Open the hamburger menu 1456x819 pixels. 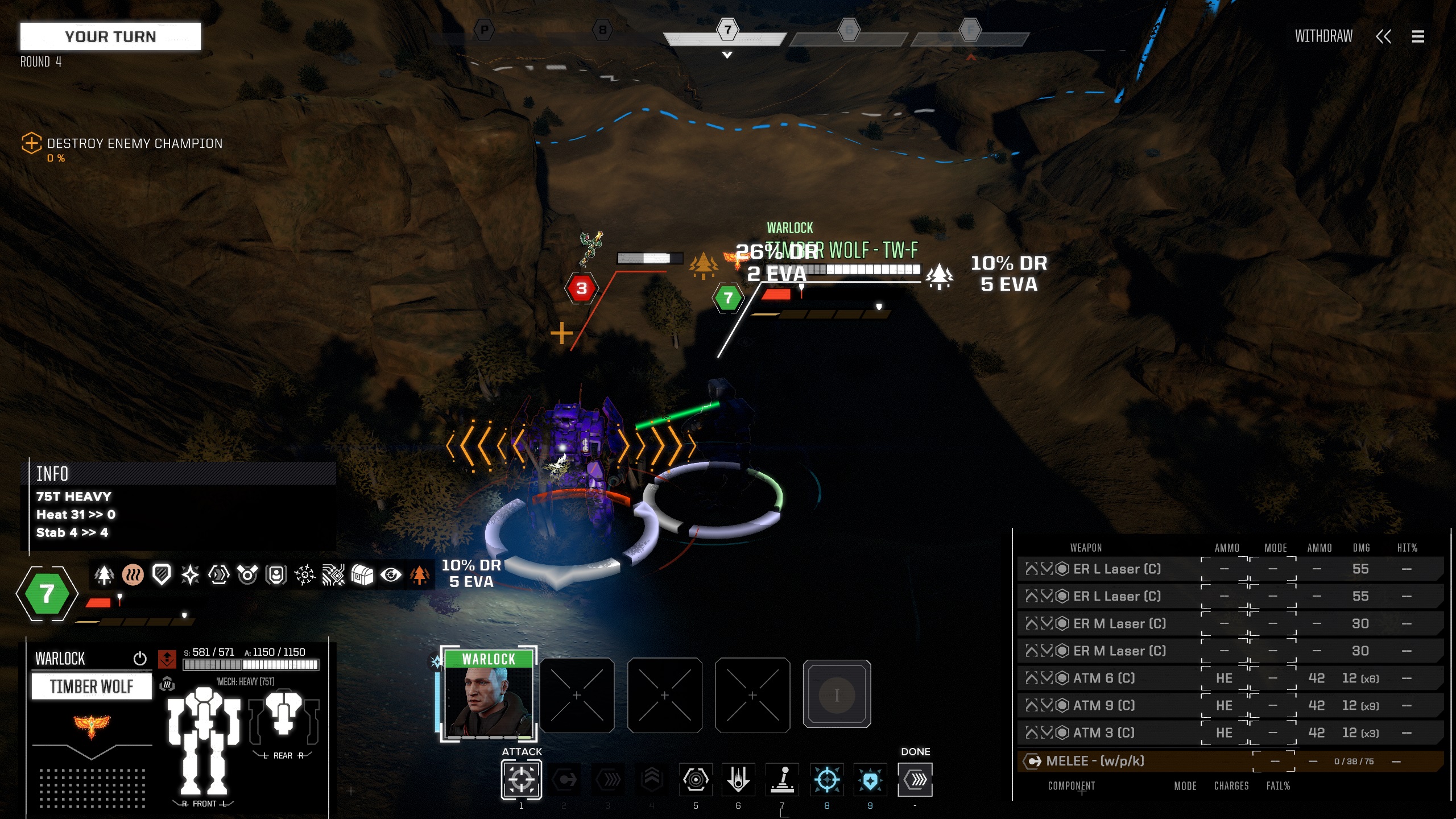pos(1417,36)
